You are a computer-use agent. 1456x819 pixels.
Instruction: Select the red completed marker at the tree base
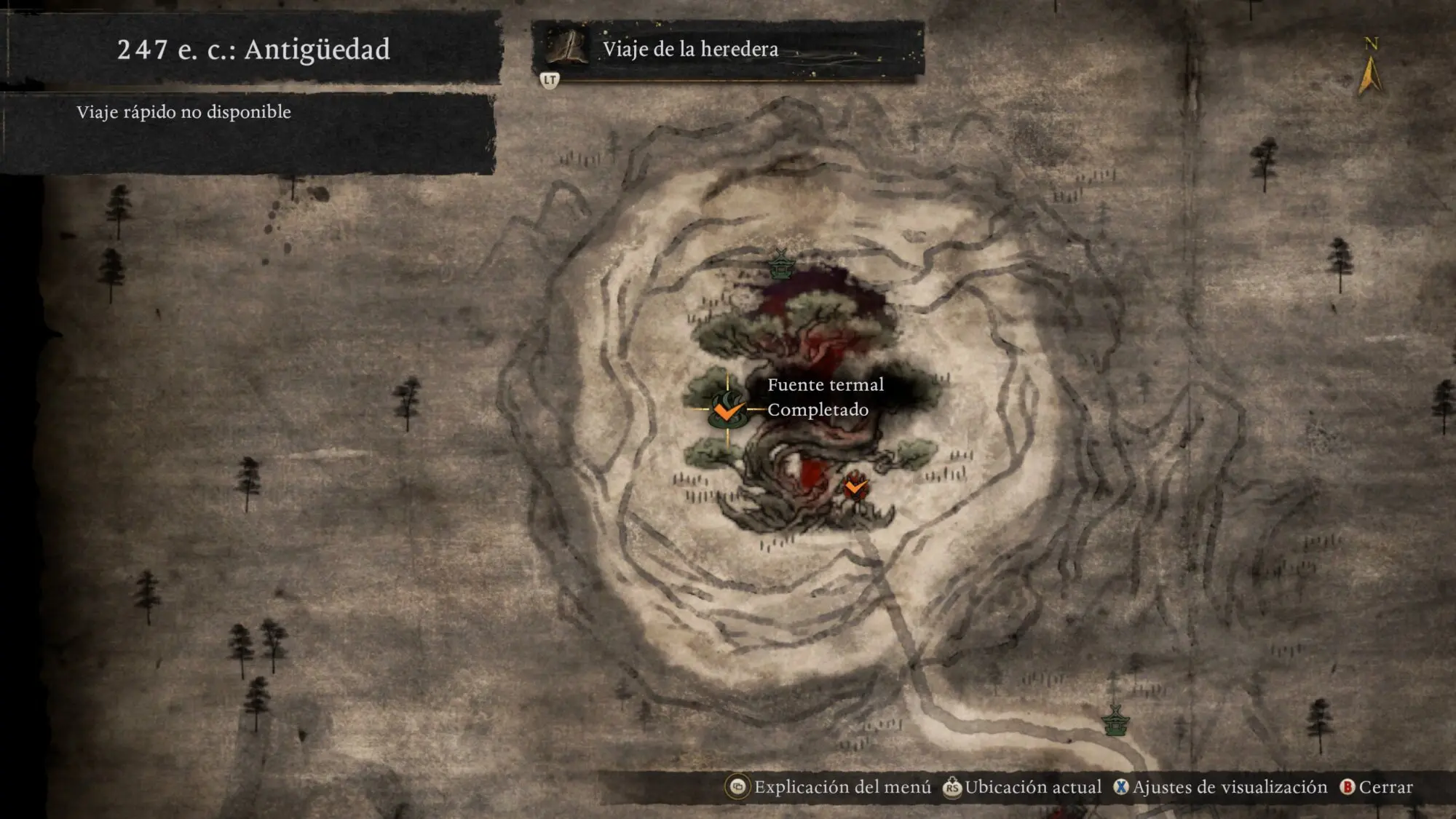856,487
